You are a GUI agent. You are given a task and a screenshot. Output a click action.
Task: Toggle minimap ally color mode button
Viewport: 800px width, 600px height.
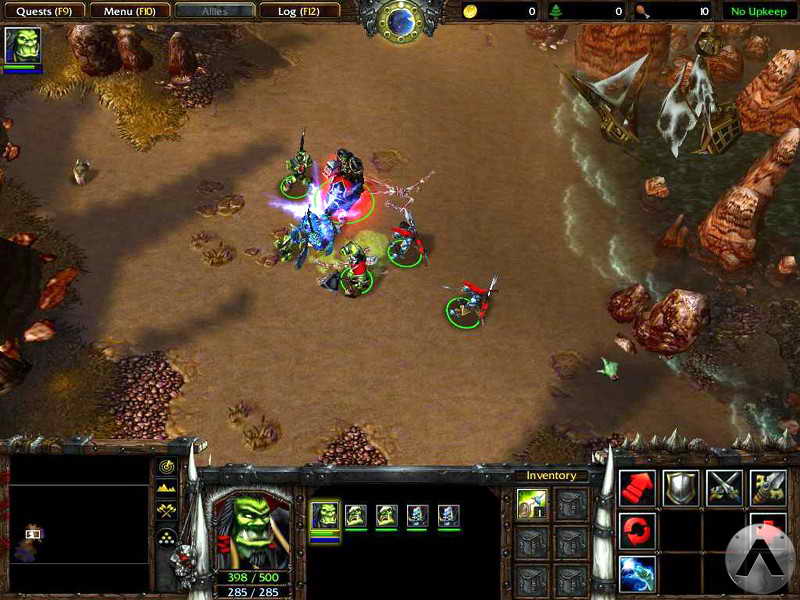point(167,511)
